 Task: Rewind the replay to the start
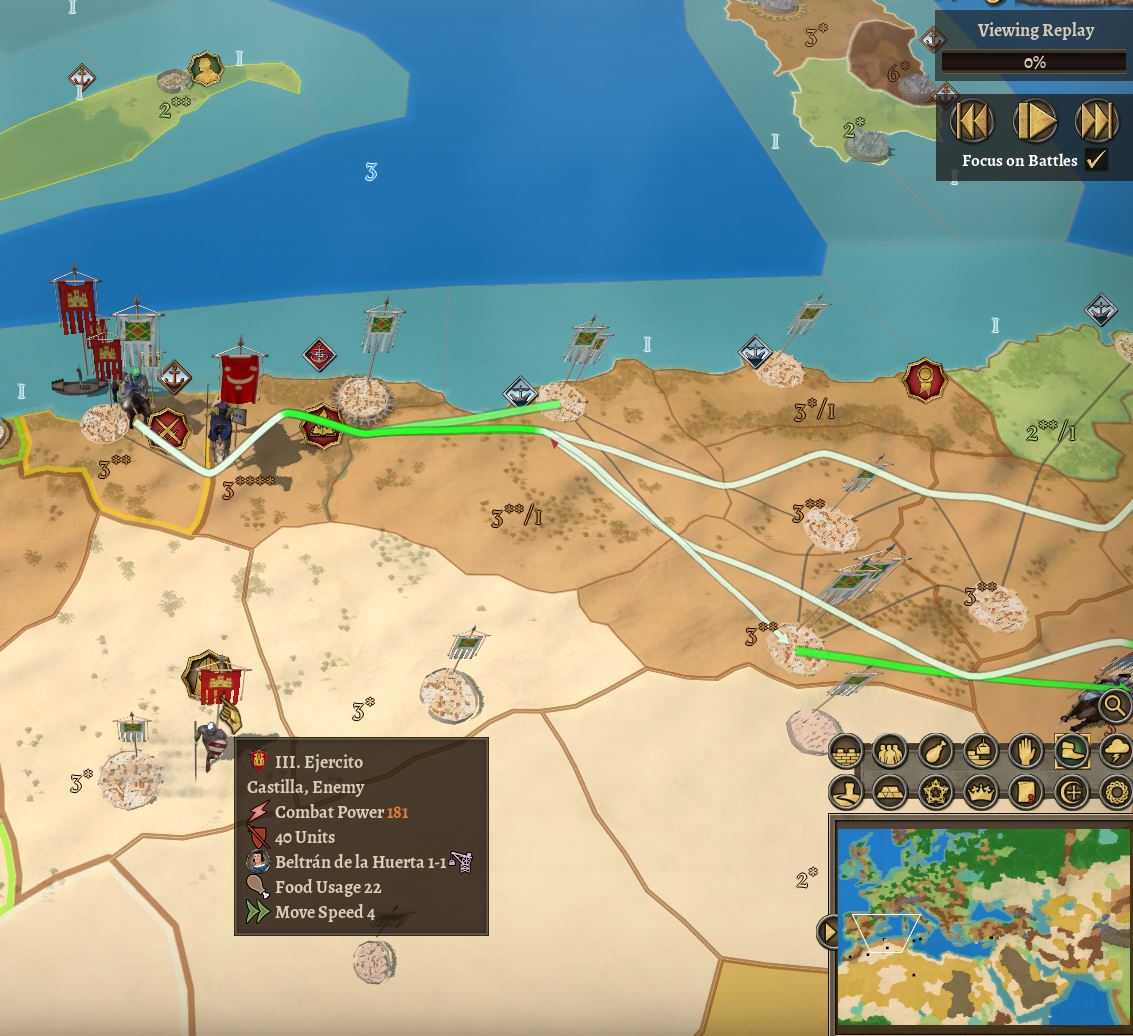click(x=972, y=121)
